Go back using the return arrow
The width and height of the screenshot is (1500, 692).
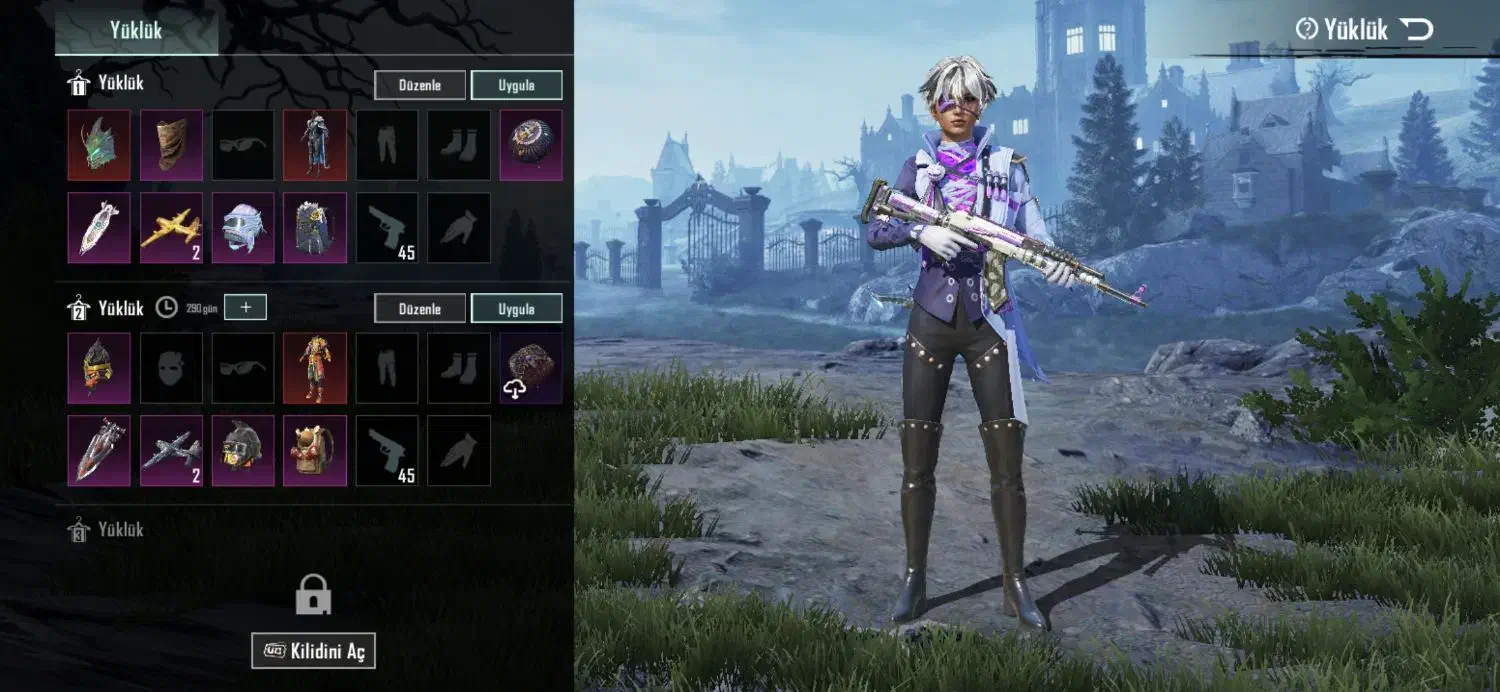coord(1416,30)
